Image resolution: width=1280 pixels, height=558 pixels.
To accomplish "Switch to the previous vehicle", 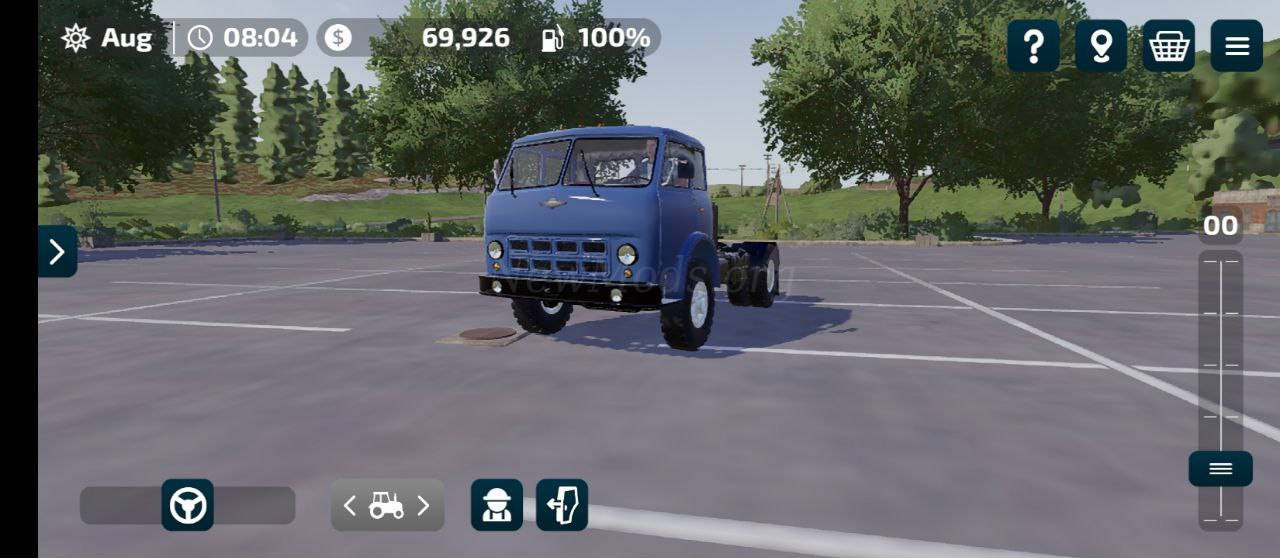I will pyautogui.click(x=349, y=506).
